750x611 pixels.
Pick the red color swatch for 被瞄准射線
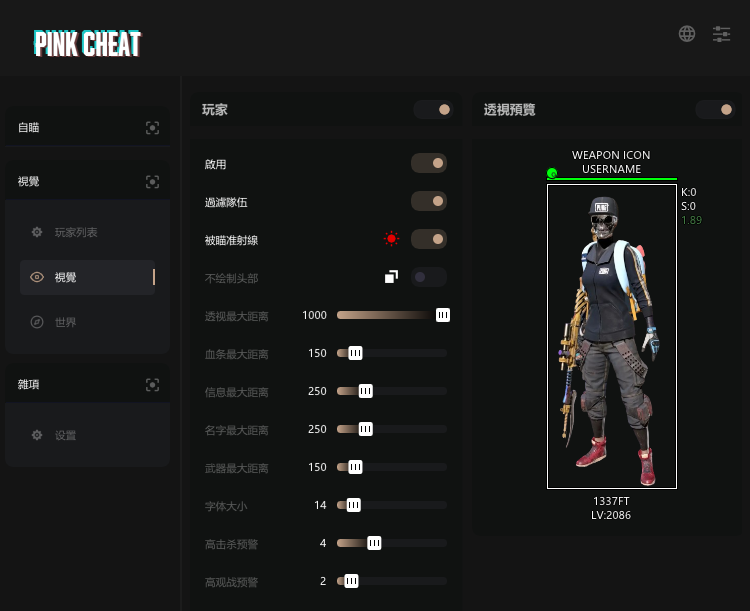pyautogui.click(x=391, y=239)
